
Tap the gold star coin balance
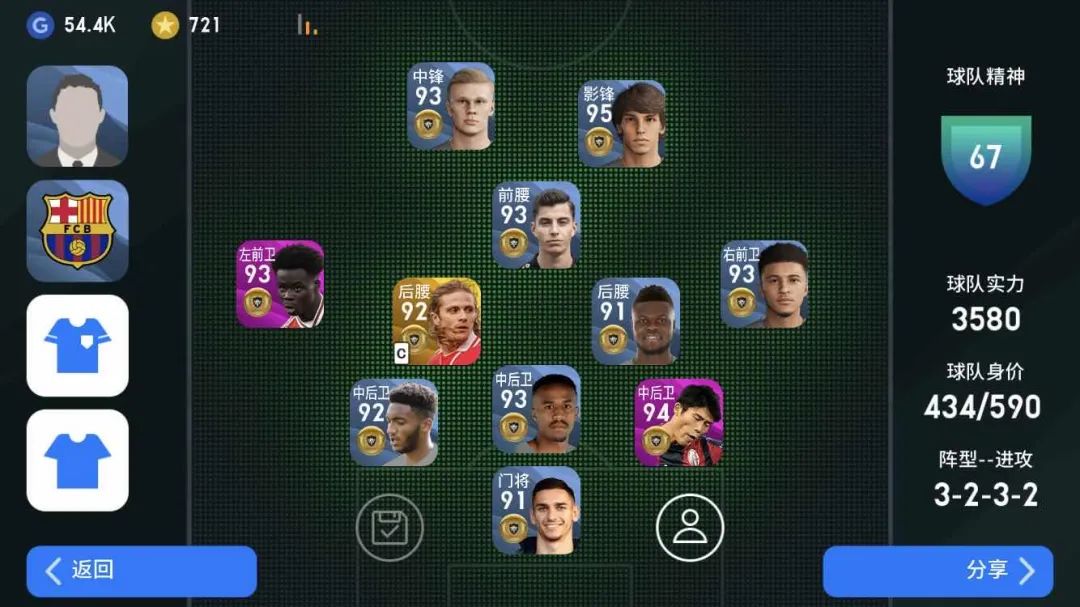[186, 25]
